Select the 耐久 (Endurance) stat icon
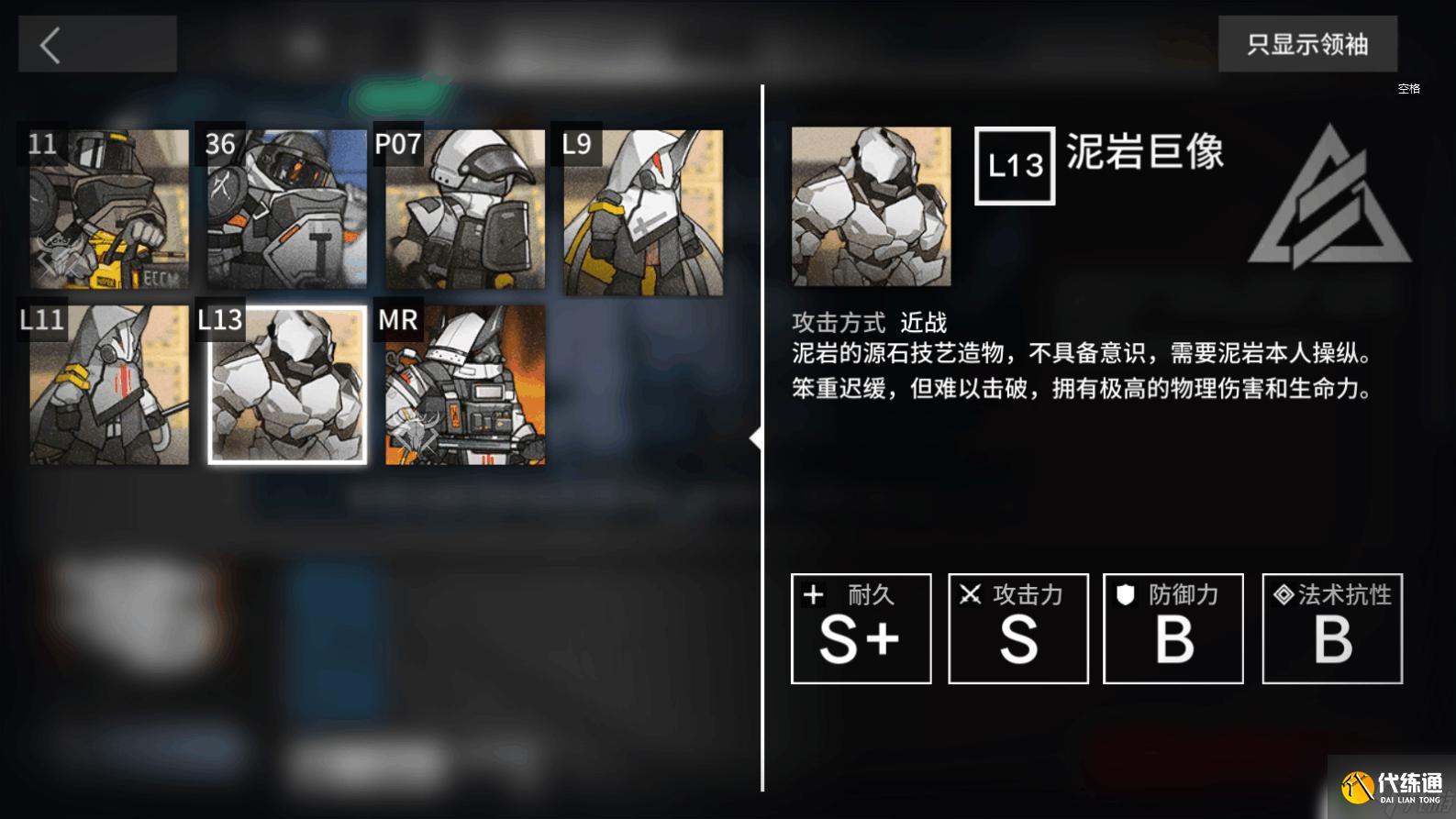 coord(813,595)
